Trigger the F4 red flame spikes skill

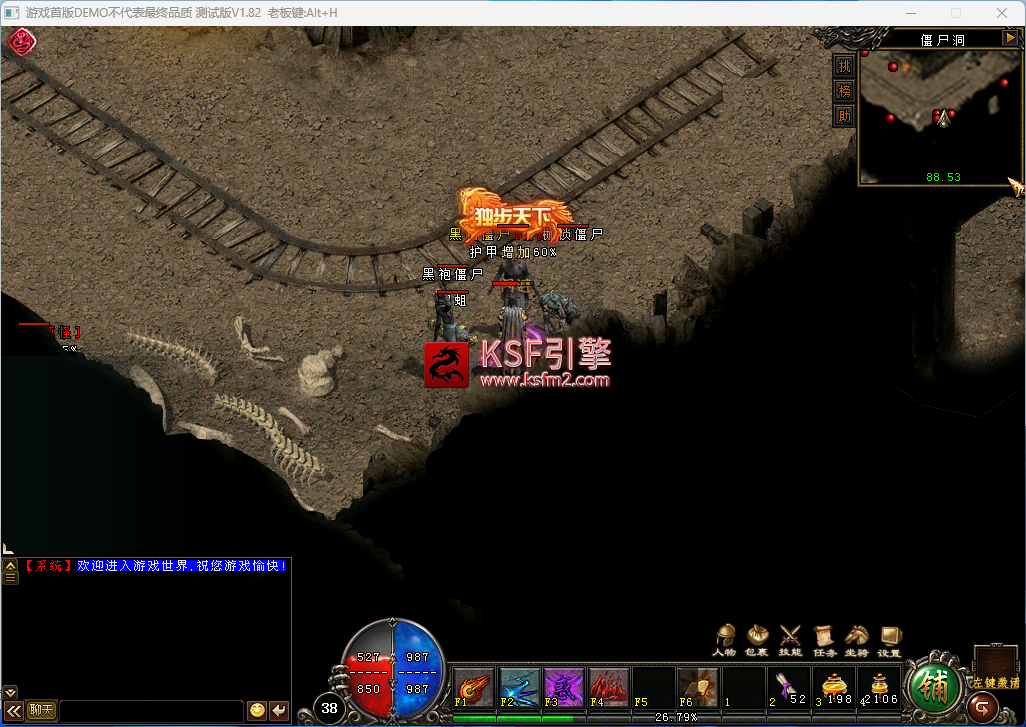pos(609,688)
